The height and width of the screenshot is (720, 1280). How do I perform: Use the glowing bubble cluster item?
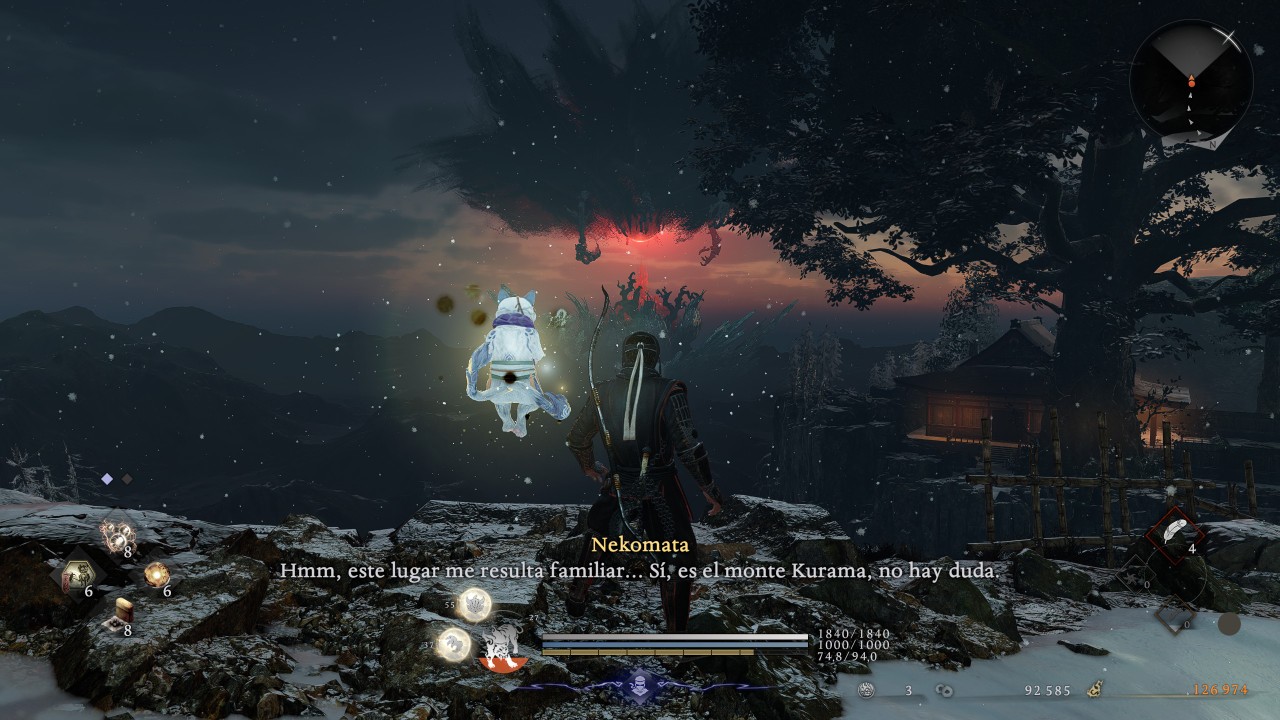click(117, 536)
